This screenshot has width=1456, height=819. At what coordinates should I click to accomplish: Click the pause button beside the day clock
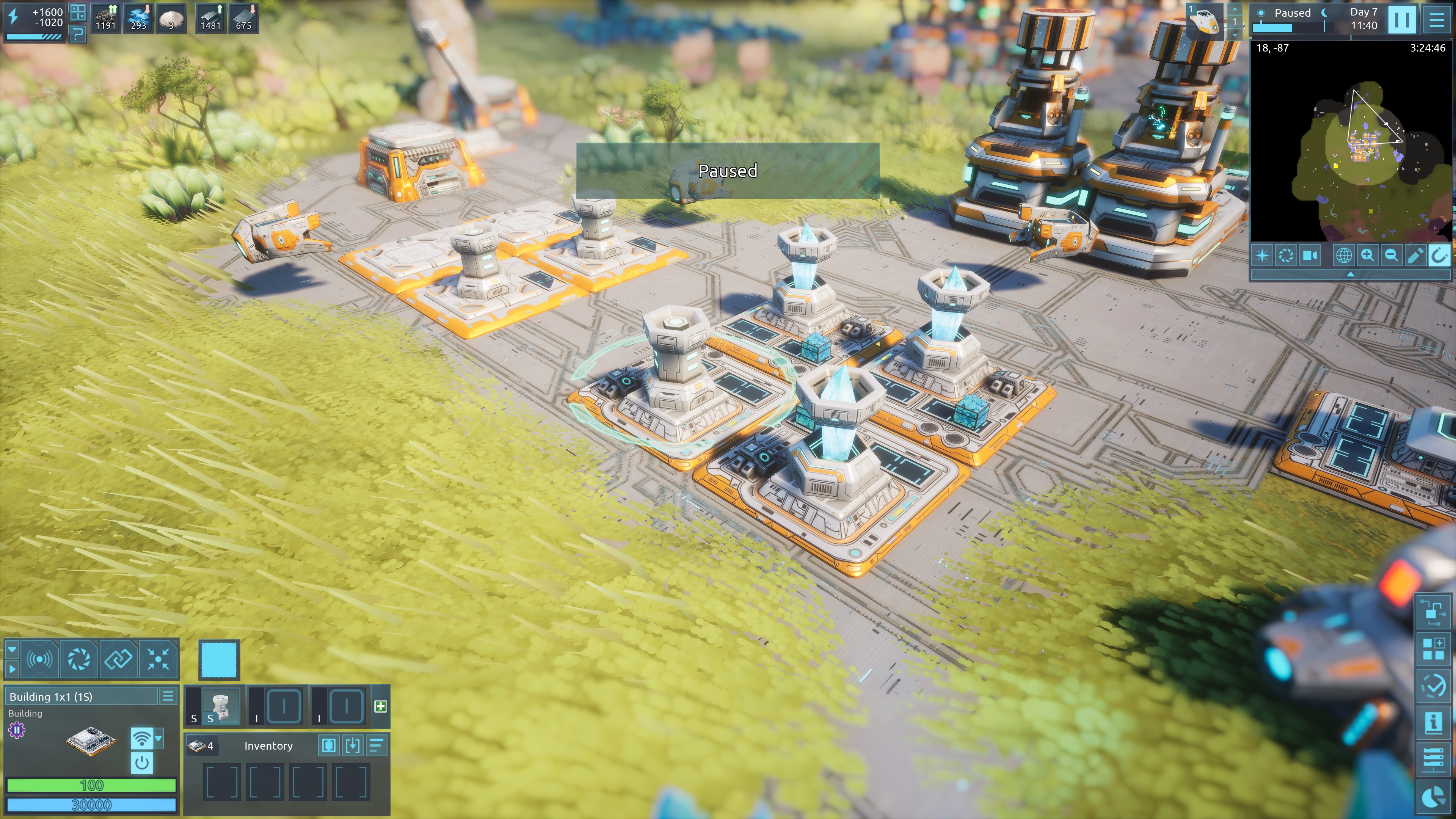coord(1402,19)
